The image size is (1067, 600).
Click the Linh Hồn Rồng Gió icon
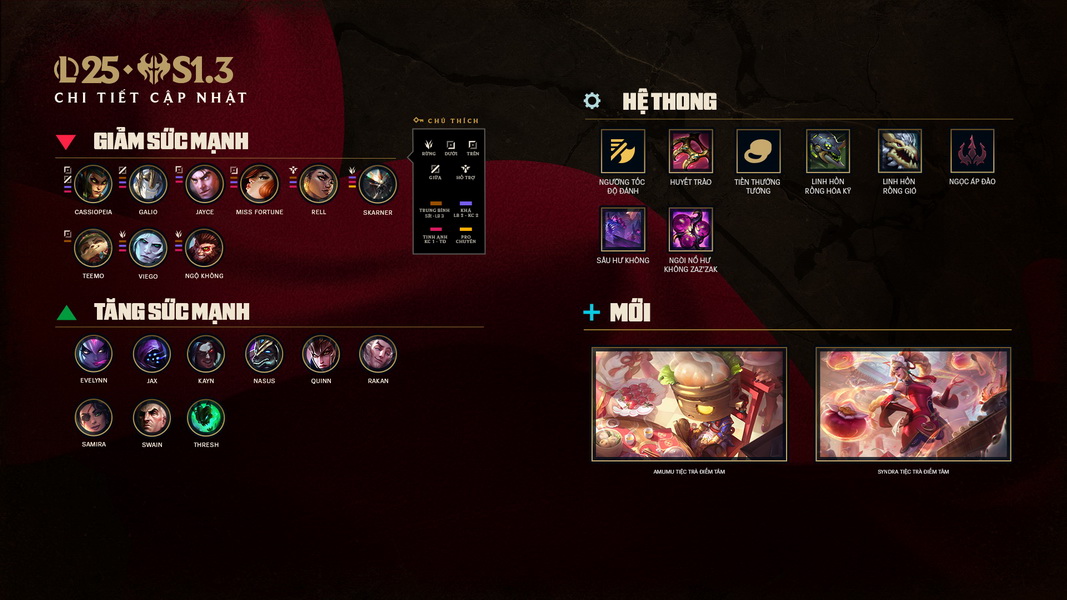pos(900,151)
